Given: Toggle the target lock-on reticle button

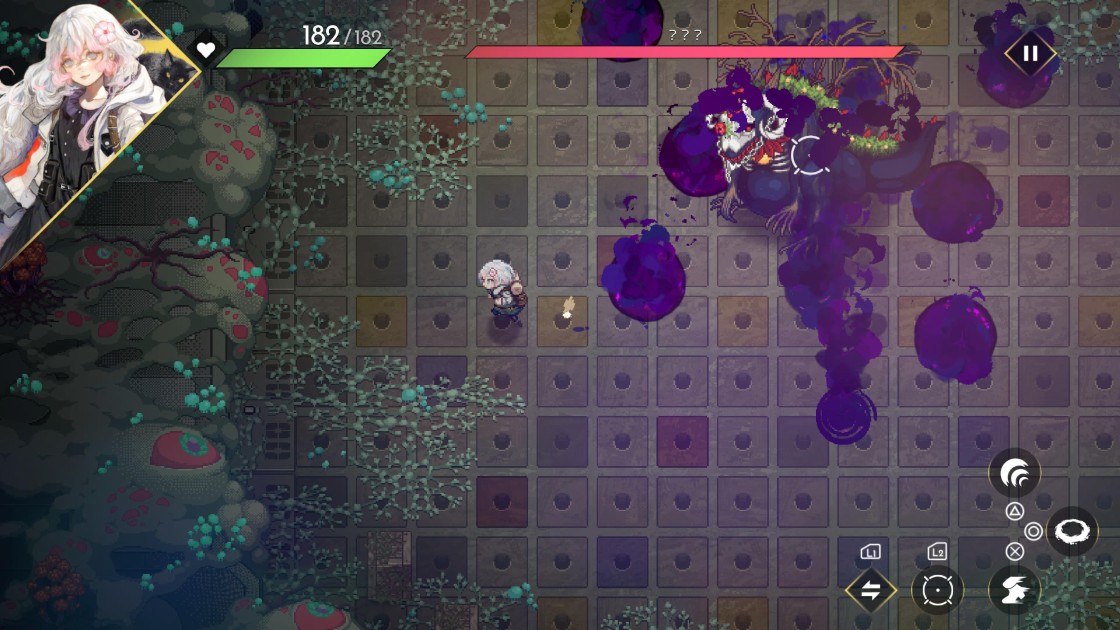Looking at the screenshot, I should (x=937, y=590).
